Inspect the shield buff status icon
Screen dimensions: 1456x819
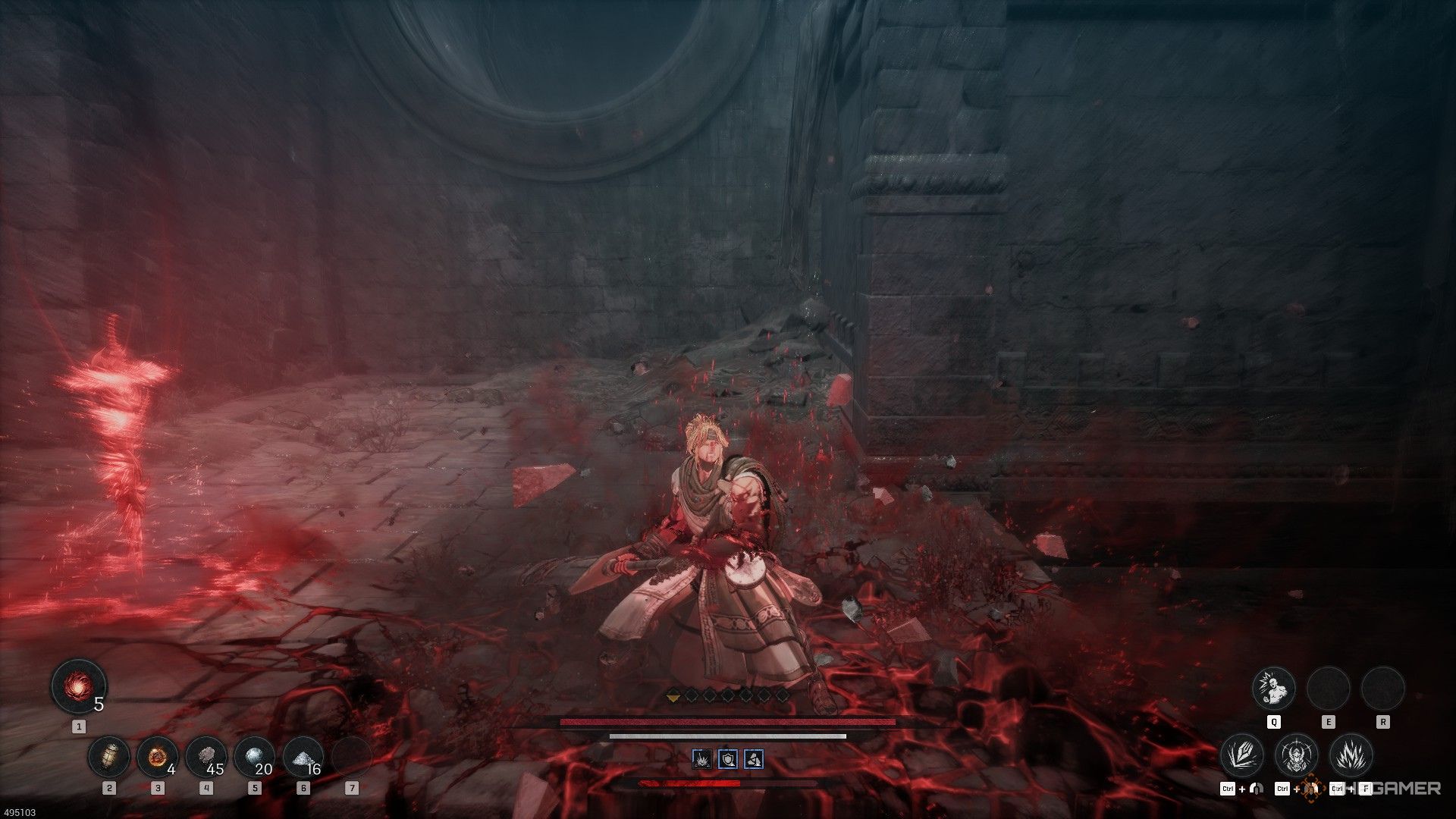(728, 758)
